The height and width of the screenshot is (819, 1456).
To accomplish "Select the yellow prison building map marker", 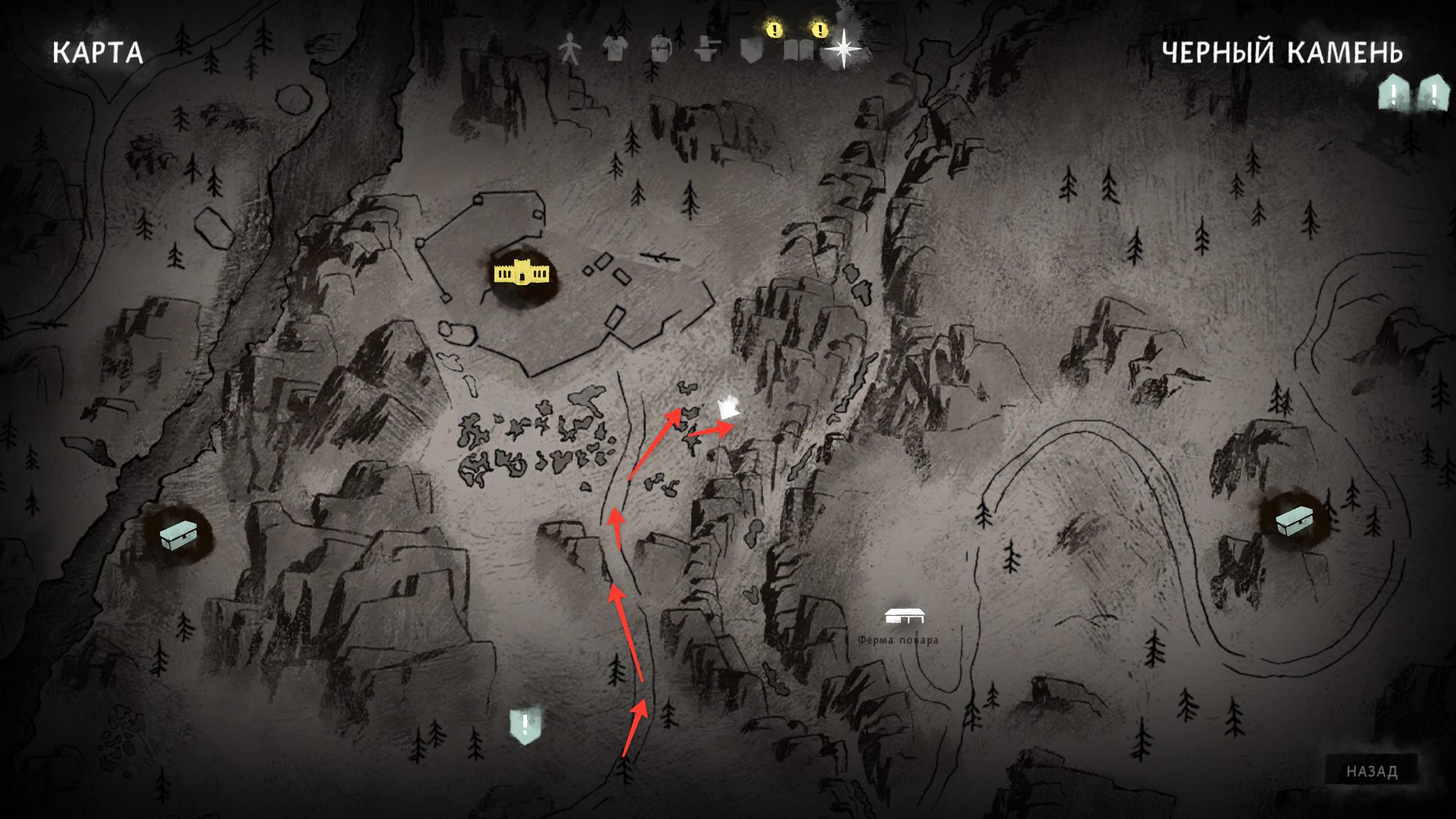I will click(x=521, y=273).
